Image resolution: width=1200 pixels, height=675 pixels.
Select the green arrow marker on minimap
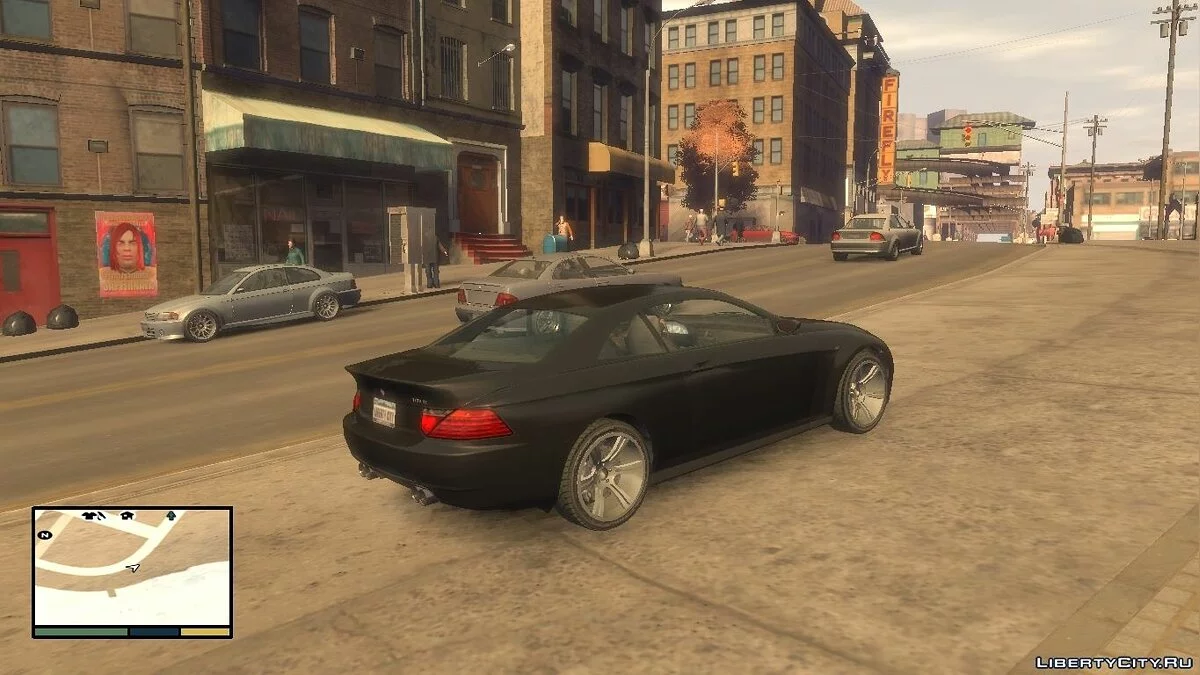click(x=171, y=516)
